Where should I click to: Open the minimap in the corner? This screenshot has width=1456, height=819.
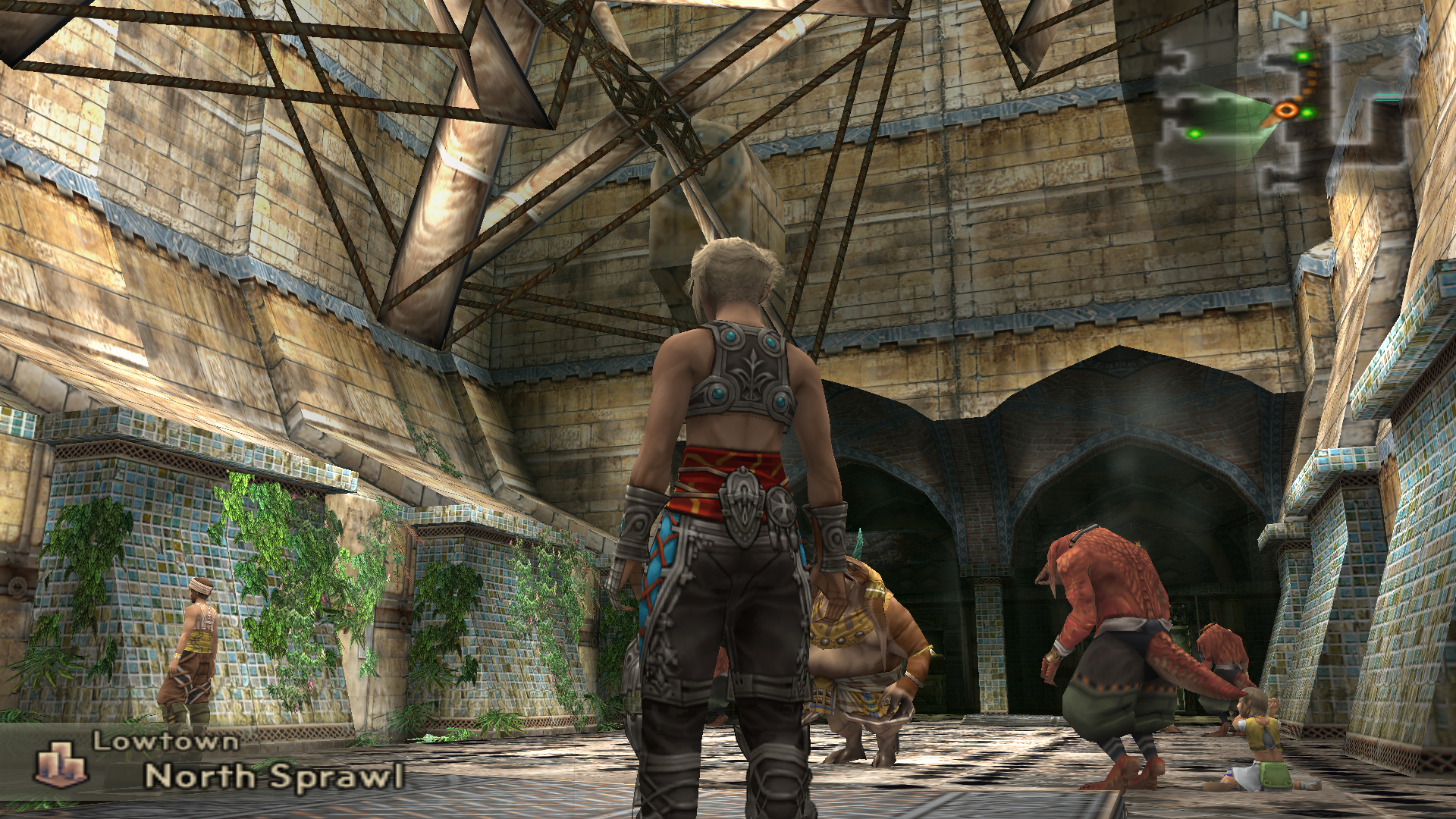(1282, 106)
